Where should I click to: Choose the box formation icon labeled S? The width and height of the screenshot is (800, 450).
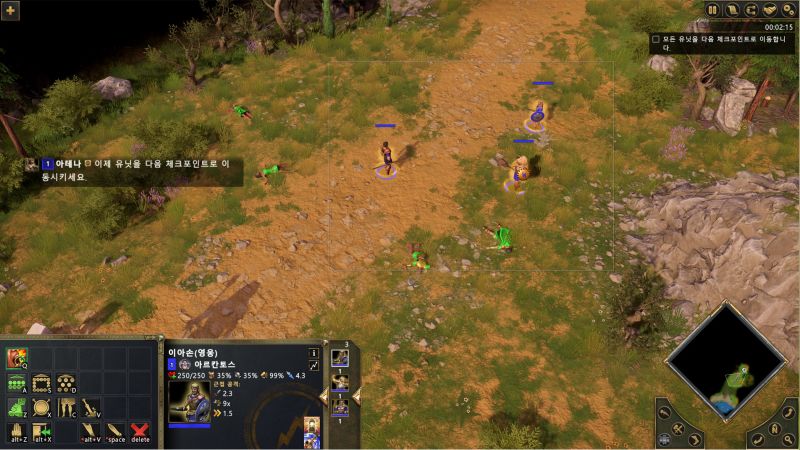42,383
